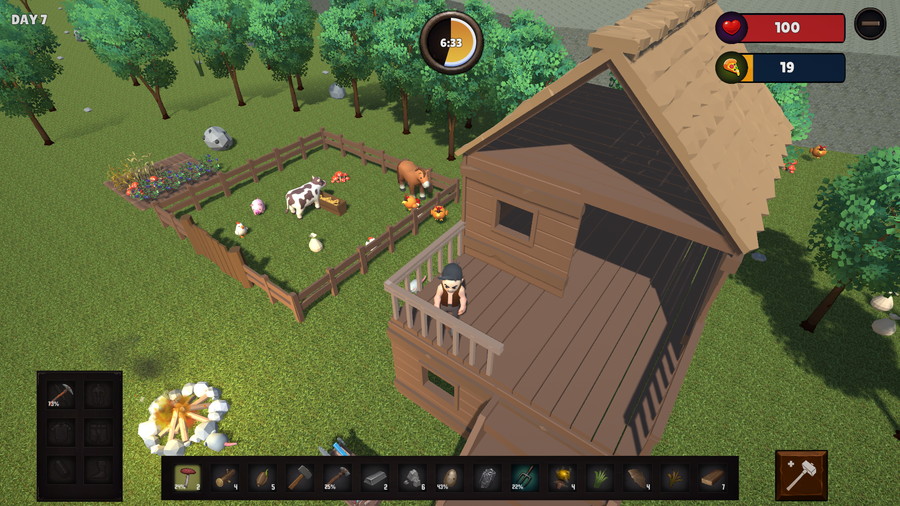The height and width of the screenshot is (506, 900).
Task: Equip the metal ingot from the hotbar
Action: tap(374, 477)
